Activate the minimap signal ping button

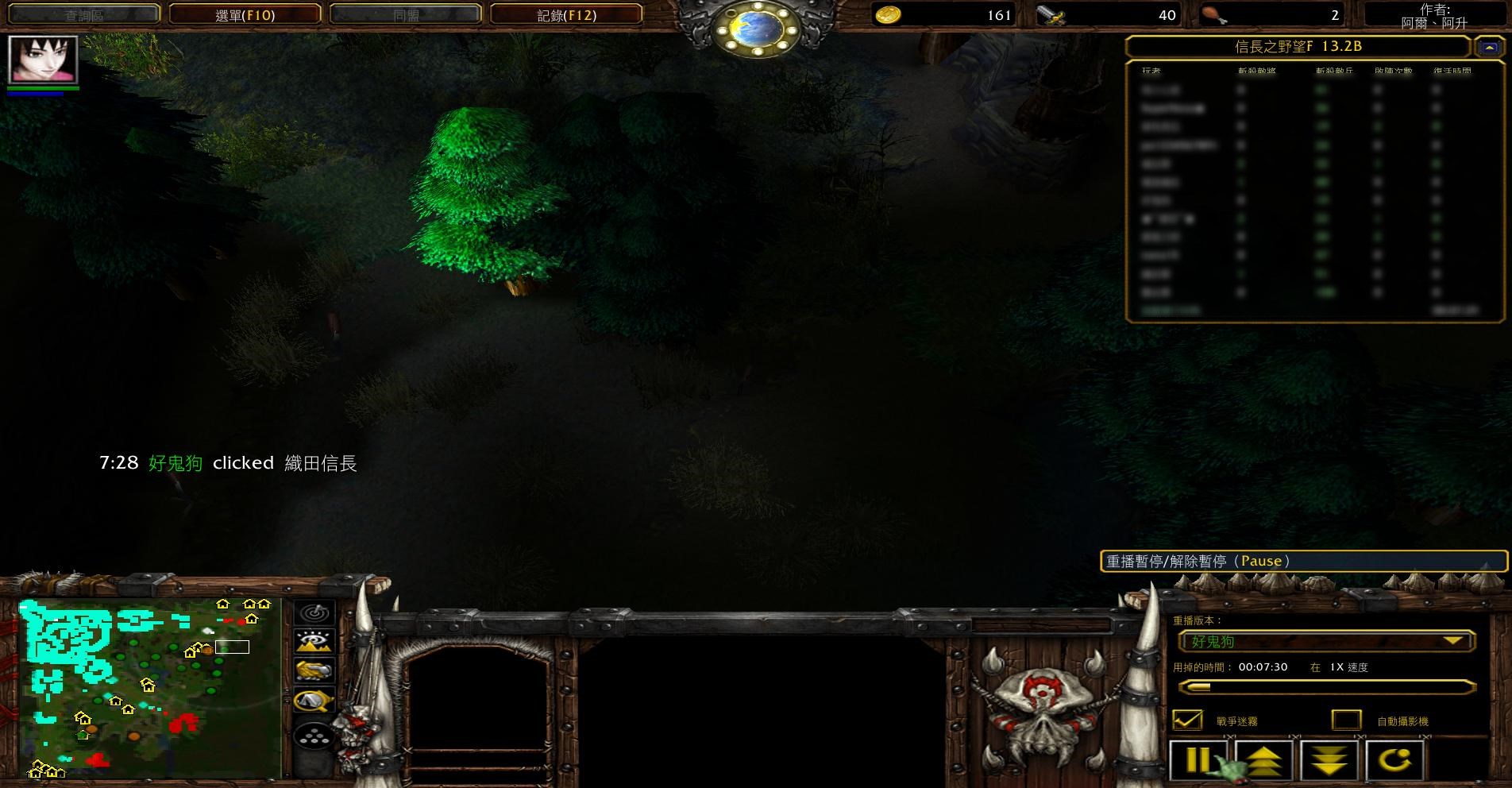coord(314,613)
